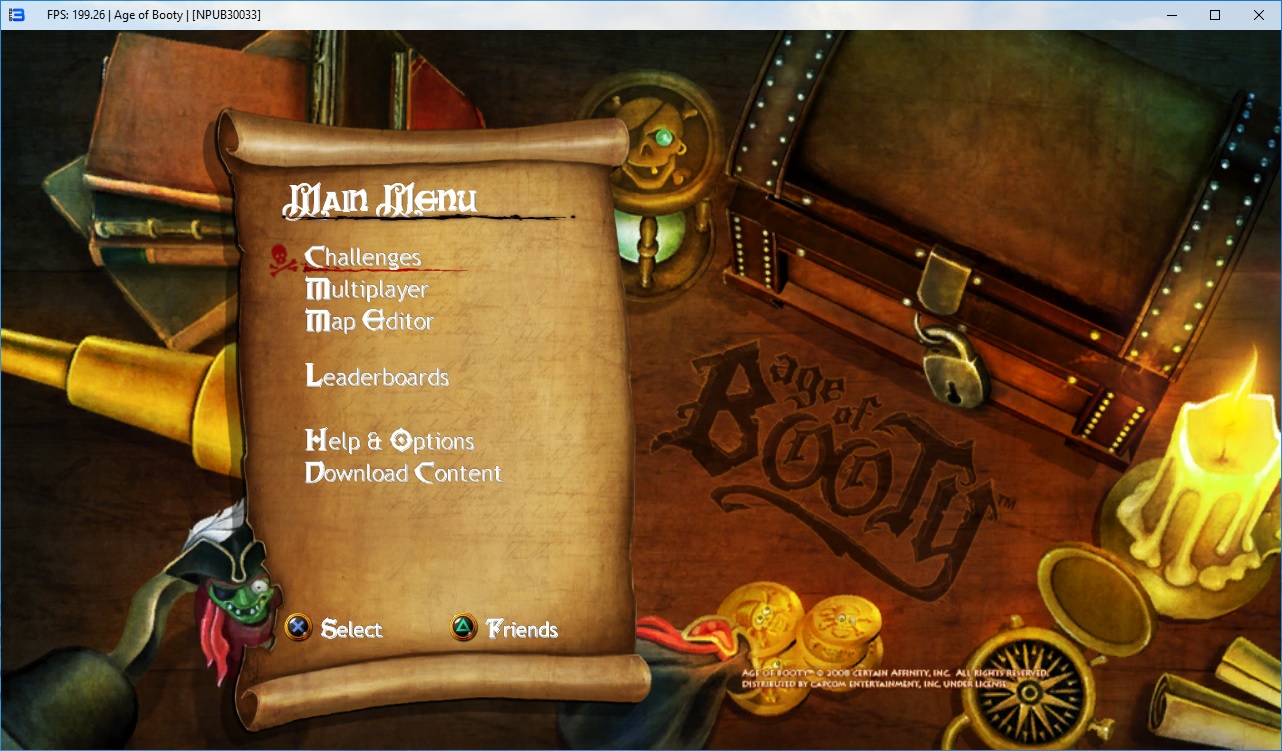Screen dimensions: 1282x751
Task: Choose Download Content
Action: click(x=403, y=473)
